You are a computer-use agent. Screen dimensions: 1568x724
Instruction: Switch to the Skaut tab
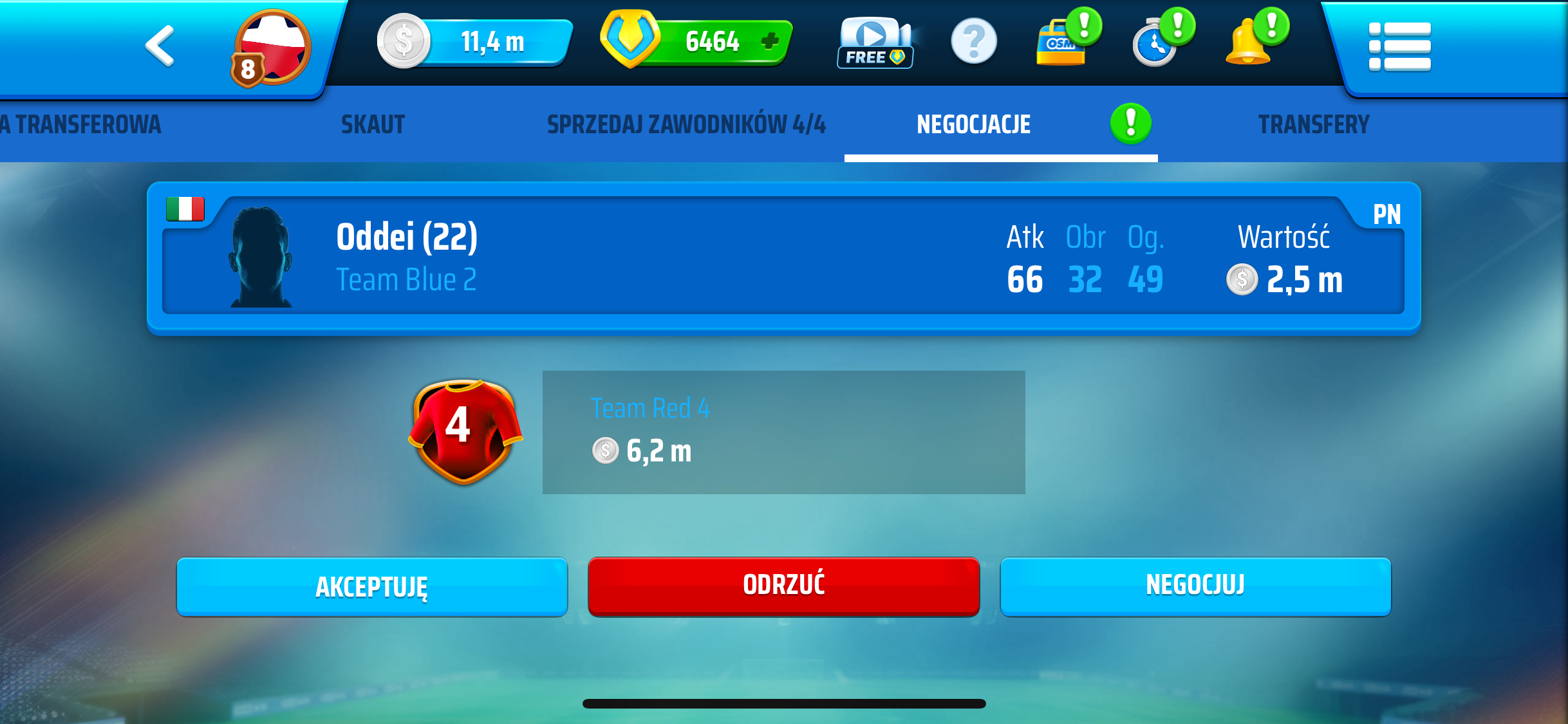coord(373,125)
